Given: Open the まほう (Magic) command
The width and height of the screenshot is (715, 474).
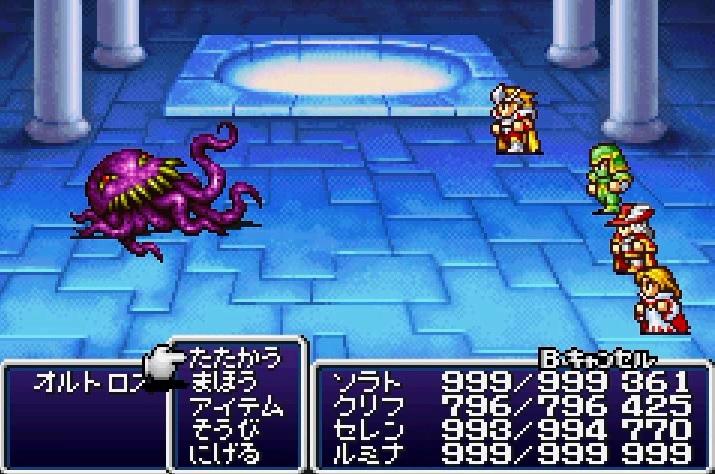Looking at the screenshot, I should coord(222,382).
